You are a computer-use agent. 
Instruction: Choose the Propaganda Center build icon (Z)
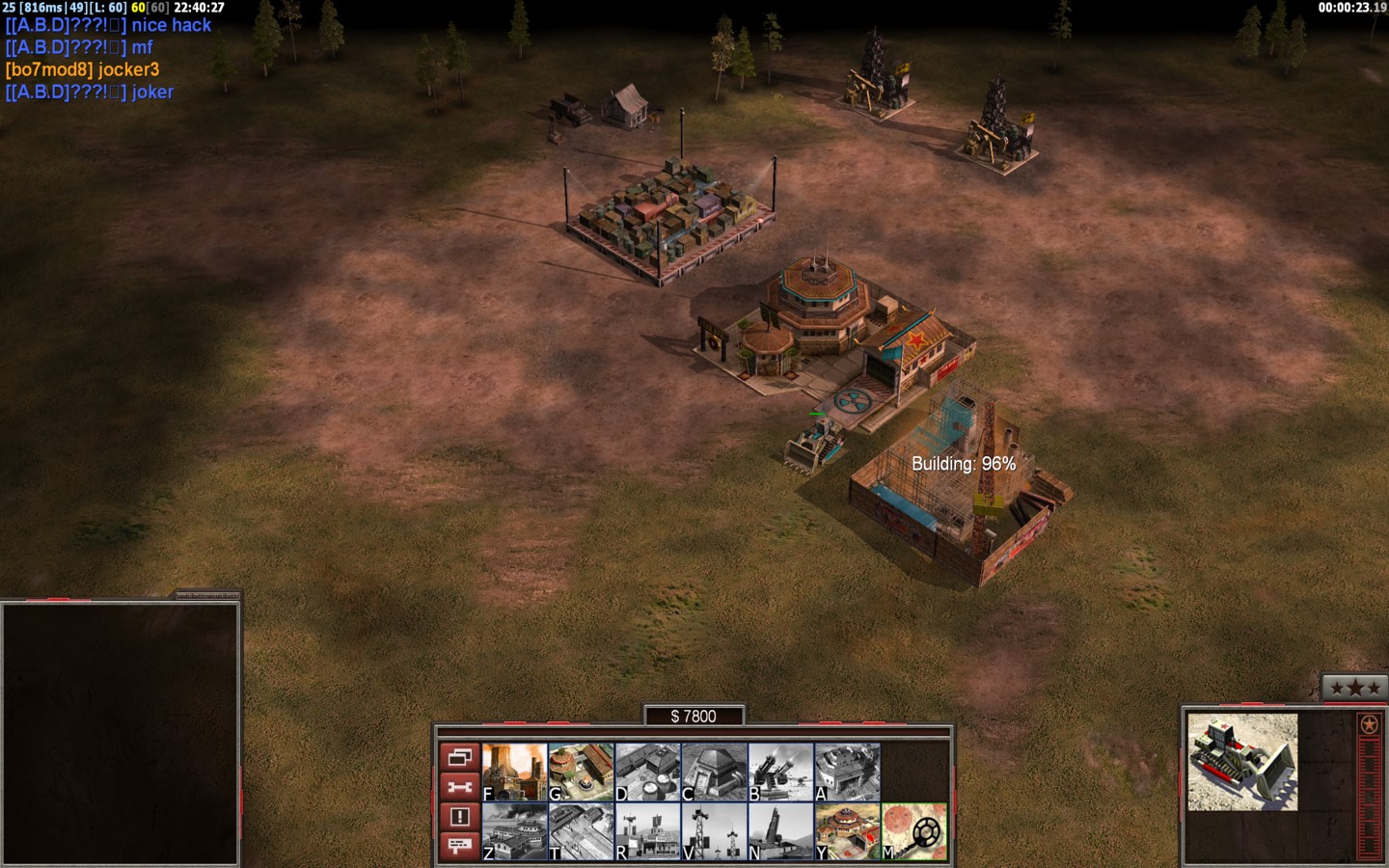[514, 831]
